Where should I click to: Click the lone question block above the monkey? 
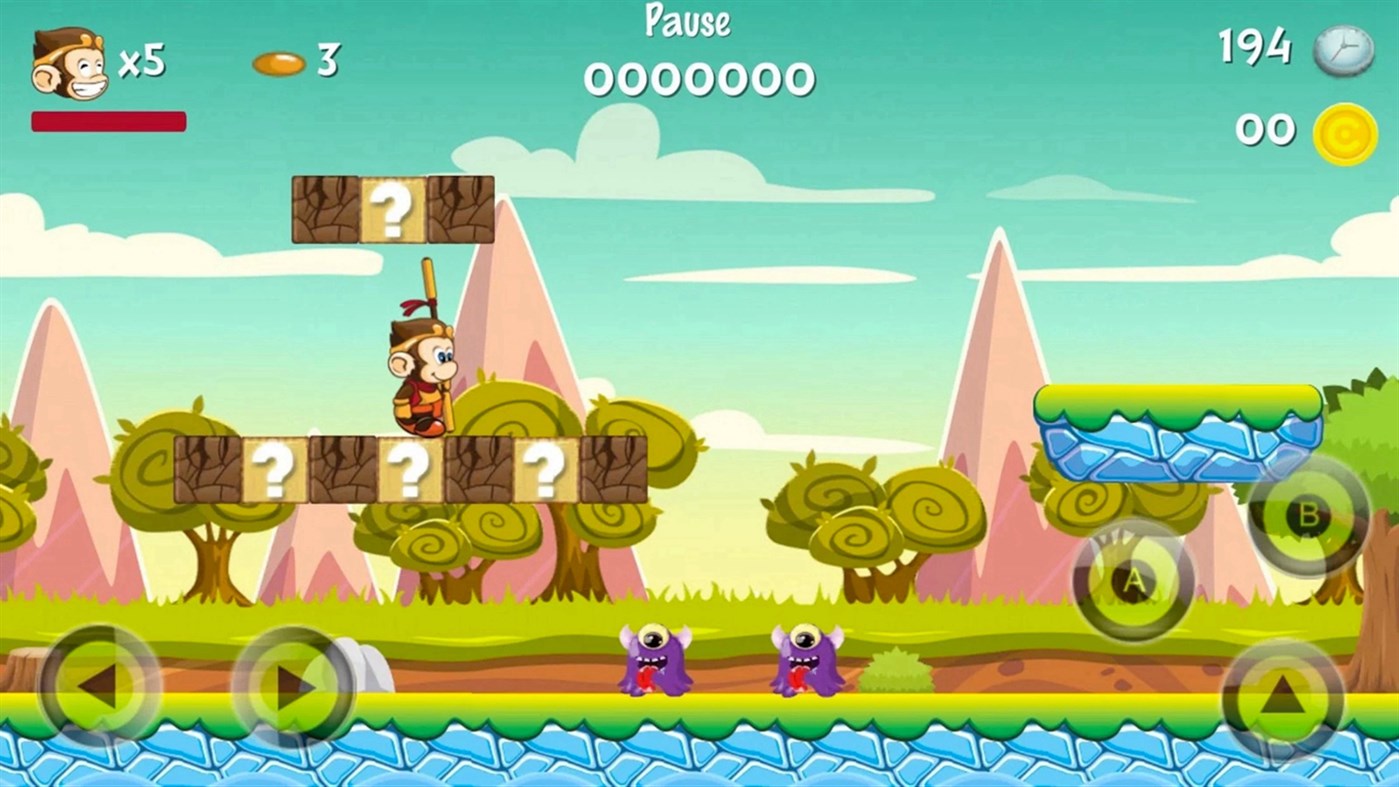[394, 208]
